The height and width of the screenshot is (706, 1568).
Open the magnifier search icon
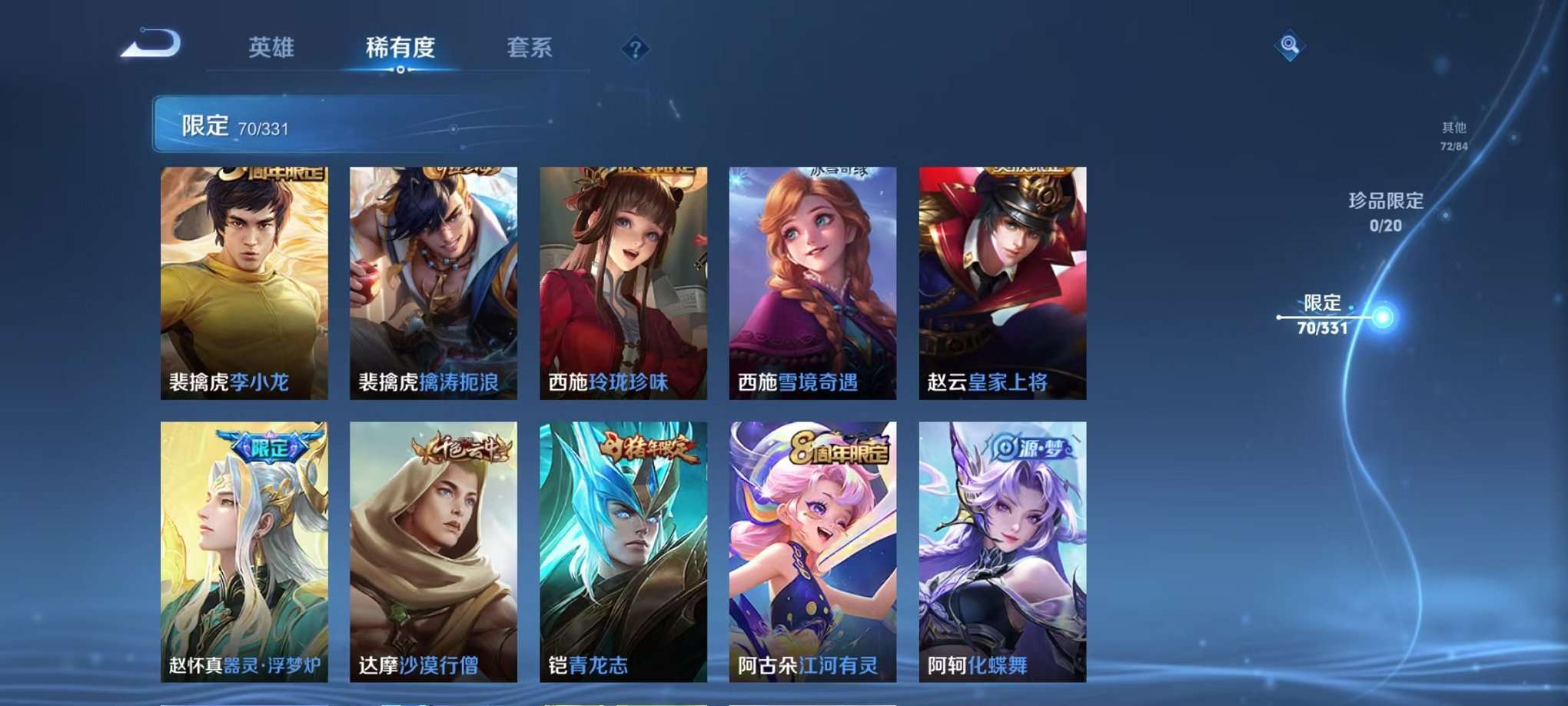pyautogui.click(x=1291, y=46)
